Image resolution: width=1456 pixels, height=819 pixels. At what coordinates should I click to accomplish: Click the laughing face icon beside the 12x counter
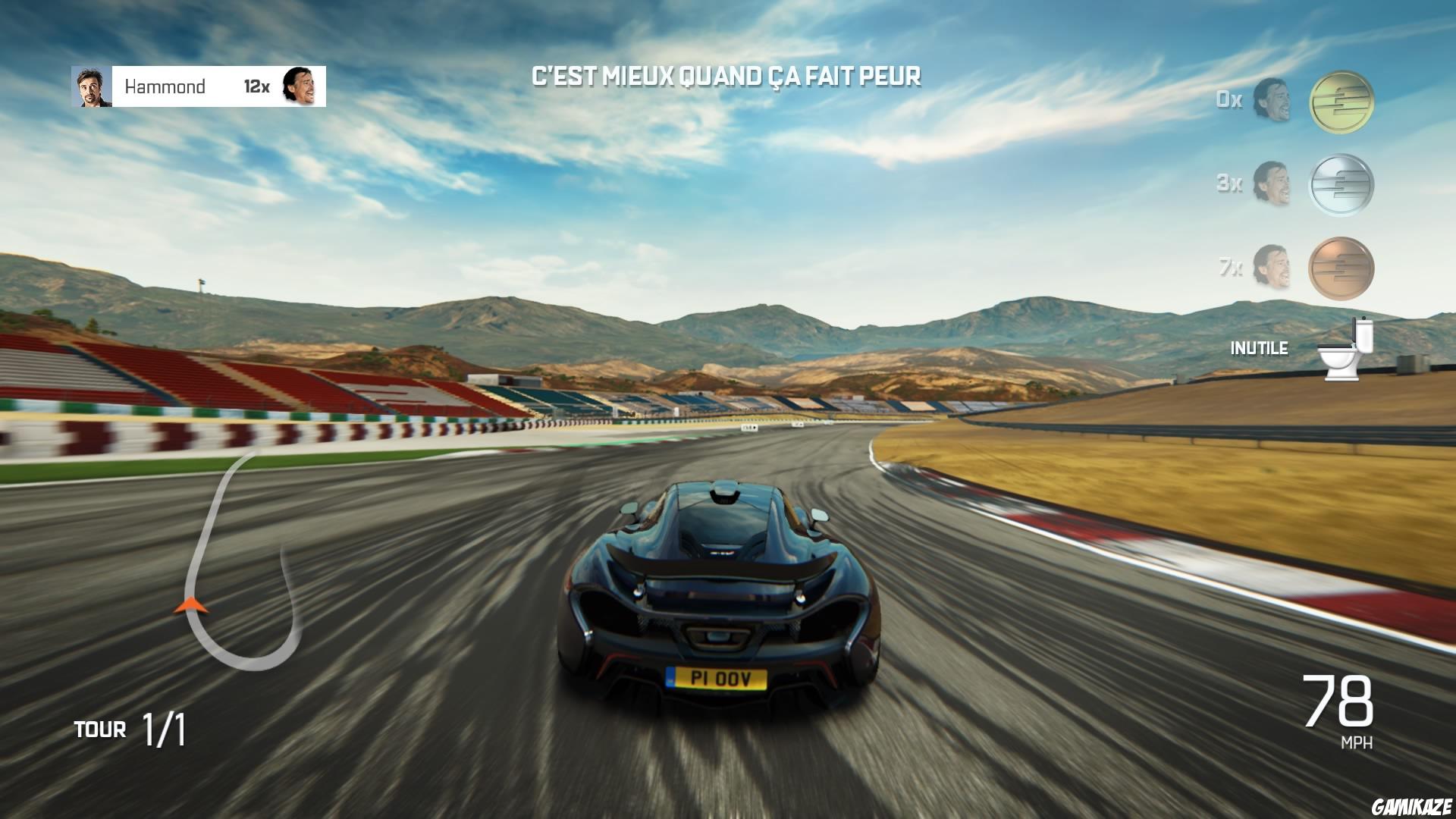coord(302,86)
